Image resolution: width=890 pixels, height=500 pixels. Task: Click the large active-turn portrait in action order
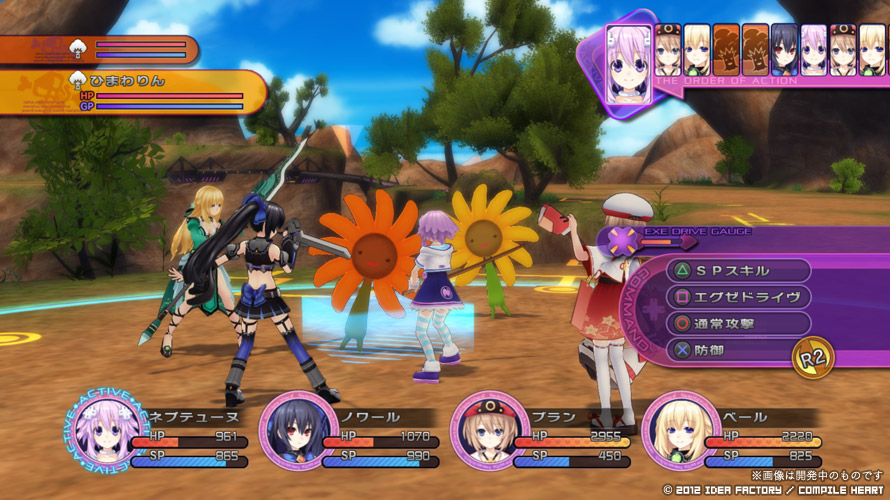[x=629, y=66]
